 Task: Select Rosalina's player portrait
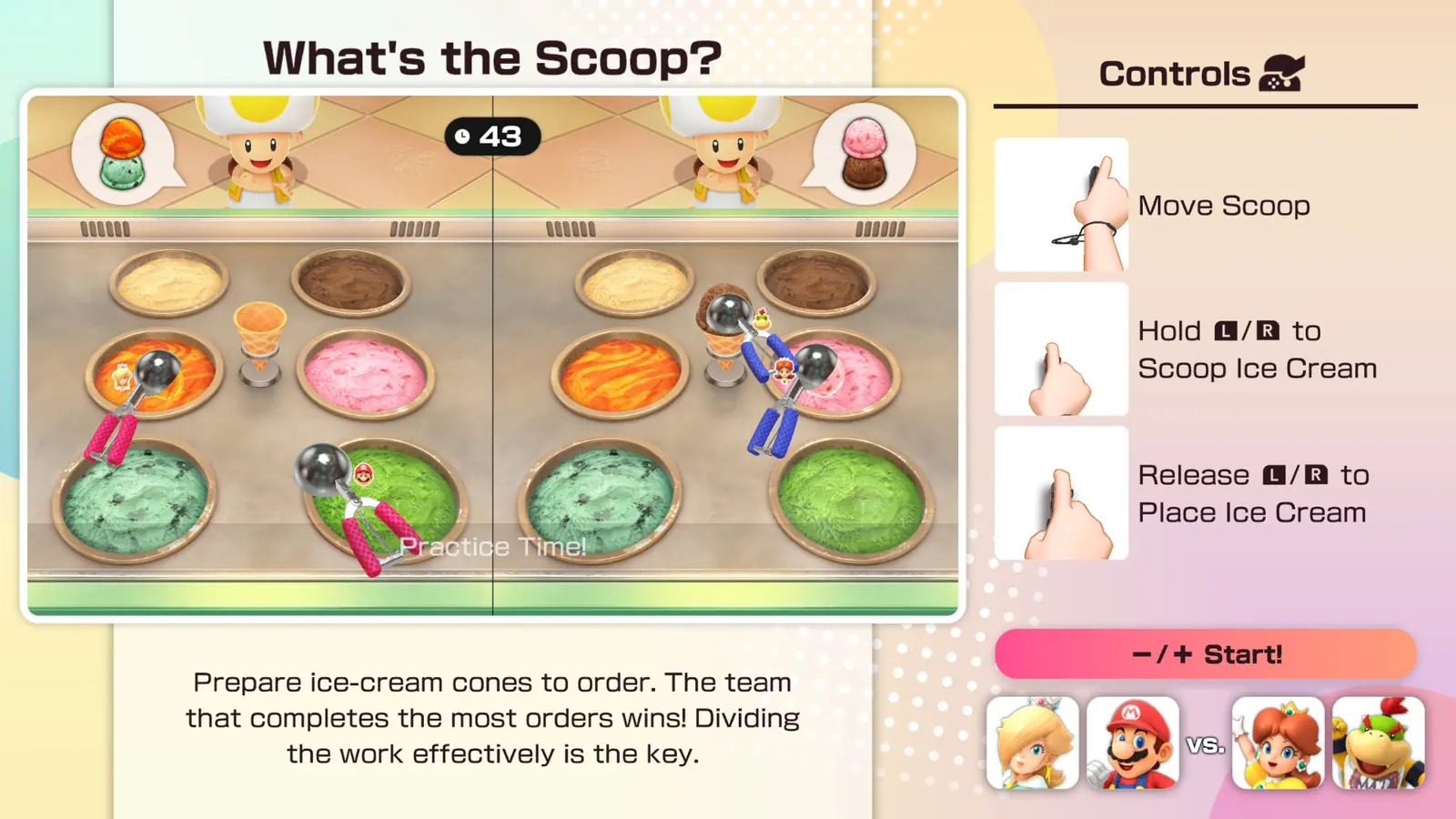coord(1033,743)
